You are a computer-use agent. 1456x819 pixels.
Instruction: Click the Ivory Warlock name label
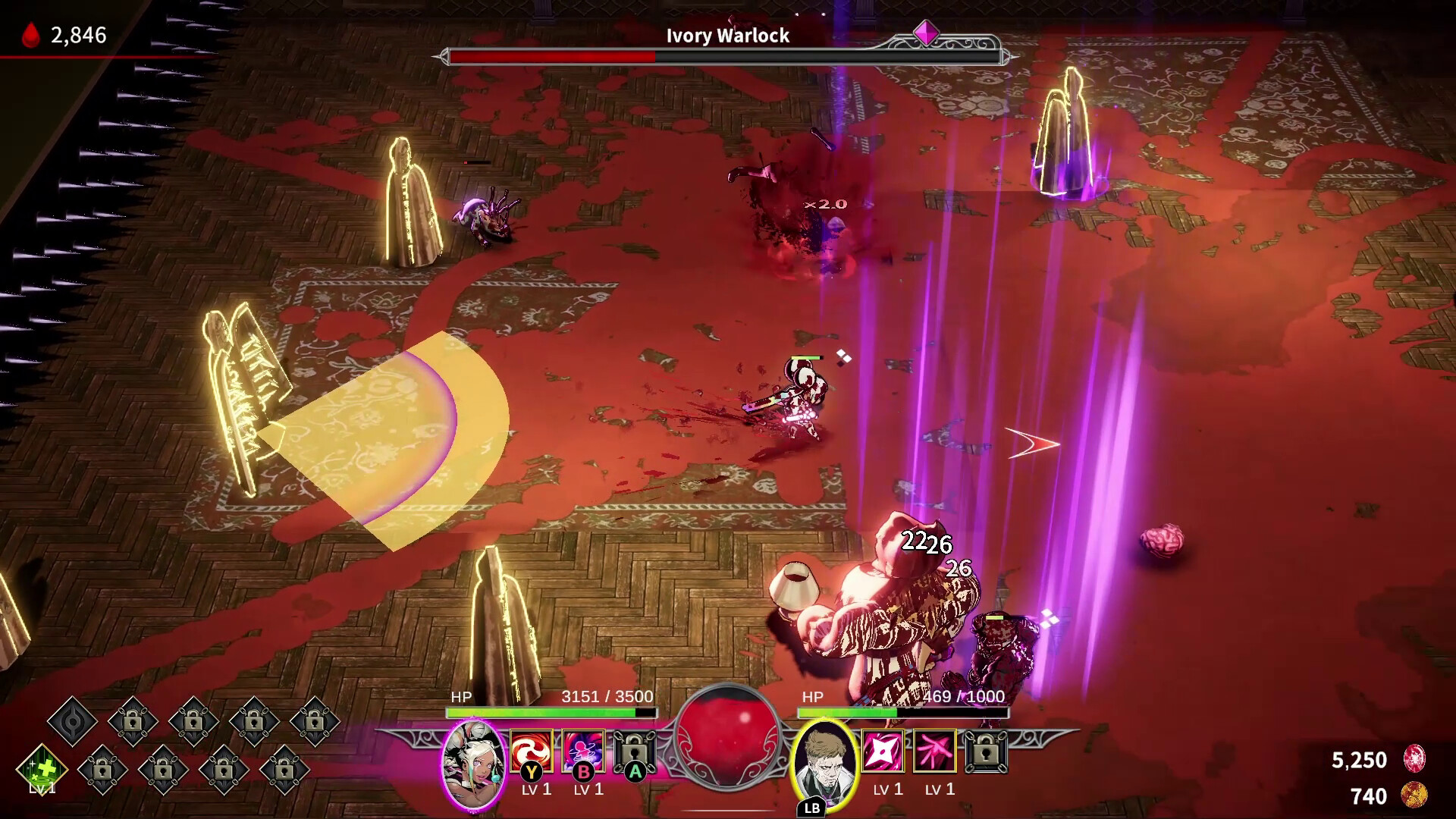[x=727, y=35]
